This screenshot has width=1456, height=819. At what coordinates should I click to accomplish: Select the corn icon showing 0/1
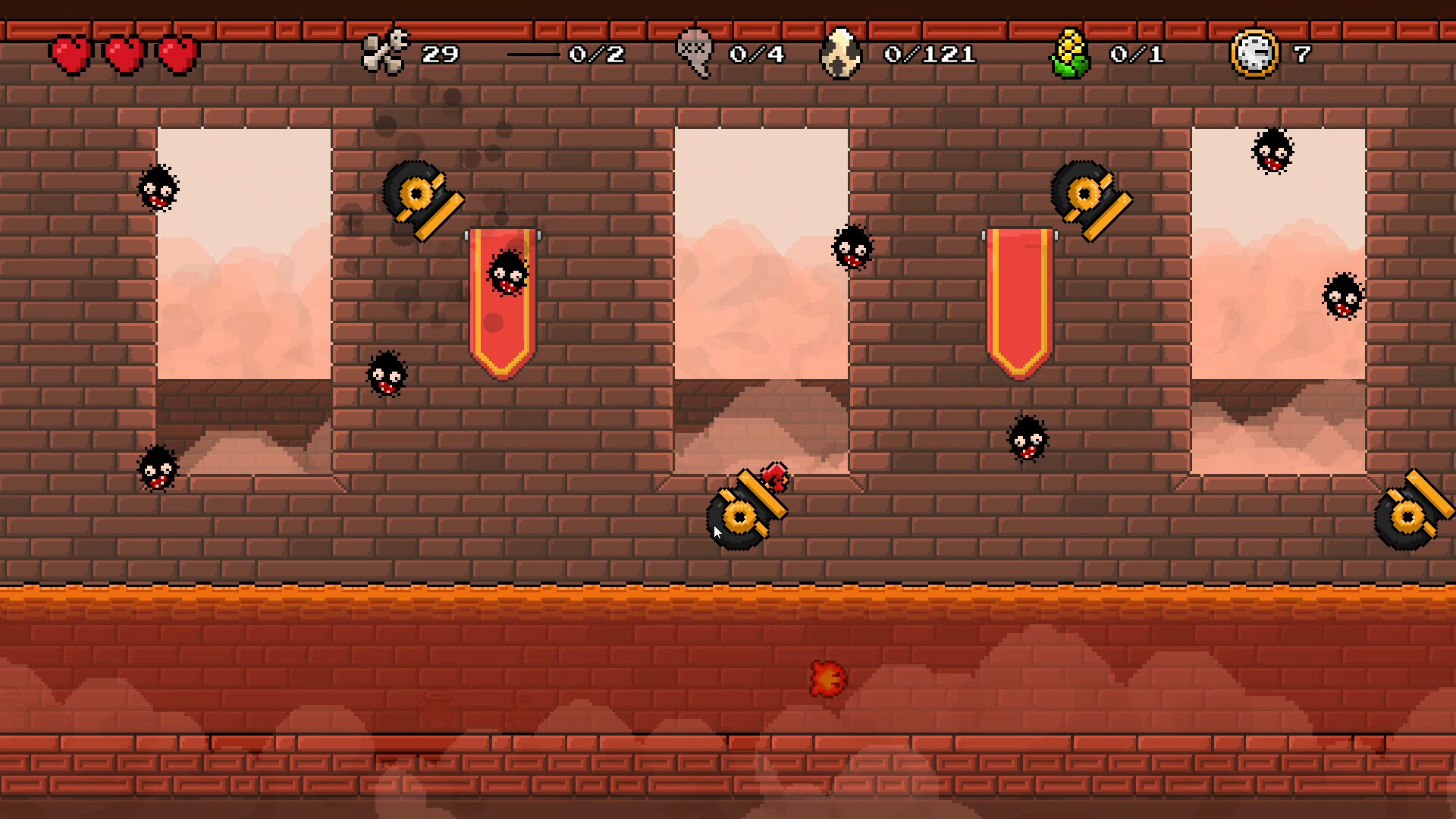coord(1069,53)
